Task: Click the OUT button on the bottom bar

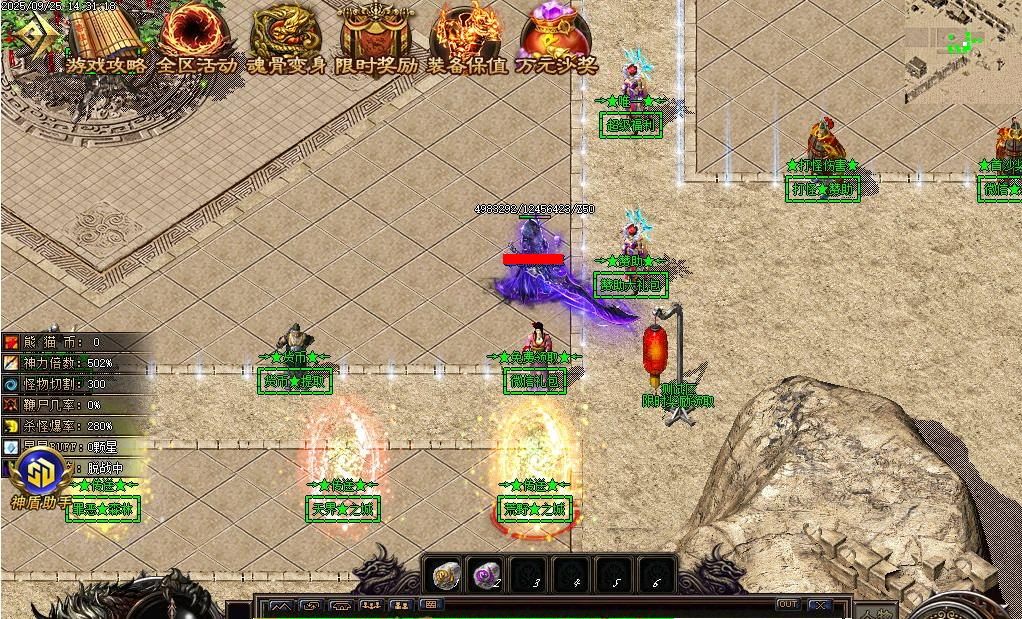Action: (x=788, y=604)
